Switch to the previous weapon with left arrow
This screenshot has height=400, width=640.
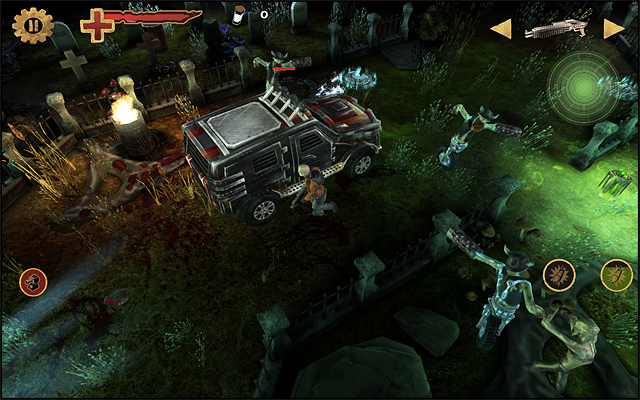(x=500, y=29)
